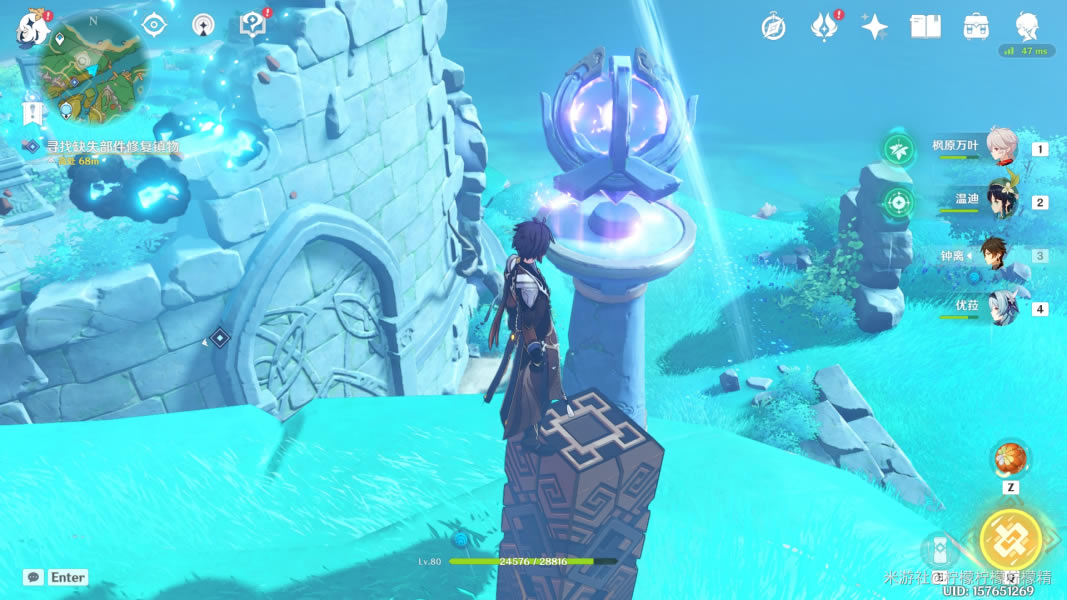Activate the elemental sight eye icon

[153, 26]
